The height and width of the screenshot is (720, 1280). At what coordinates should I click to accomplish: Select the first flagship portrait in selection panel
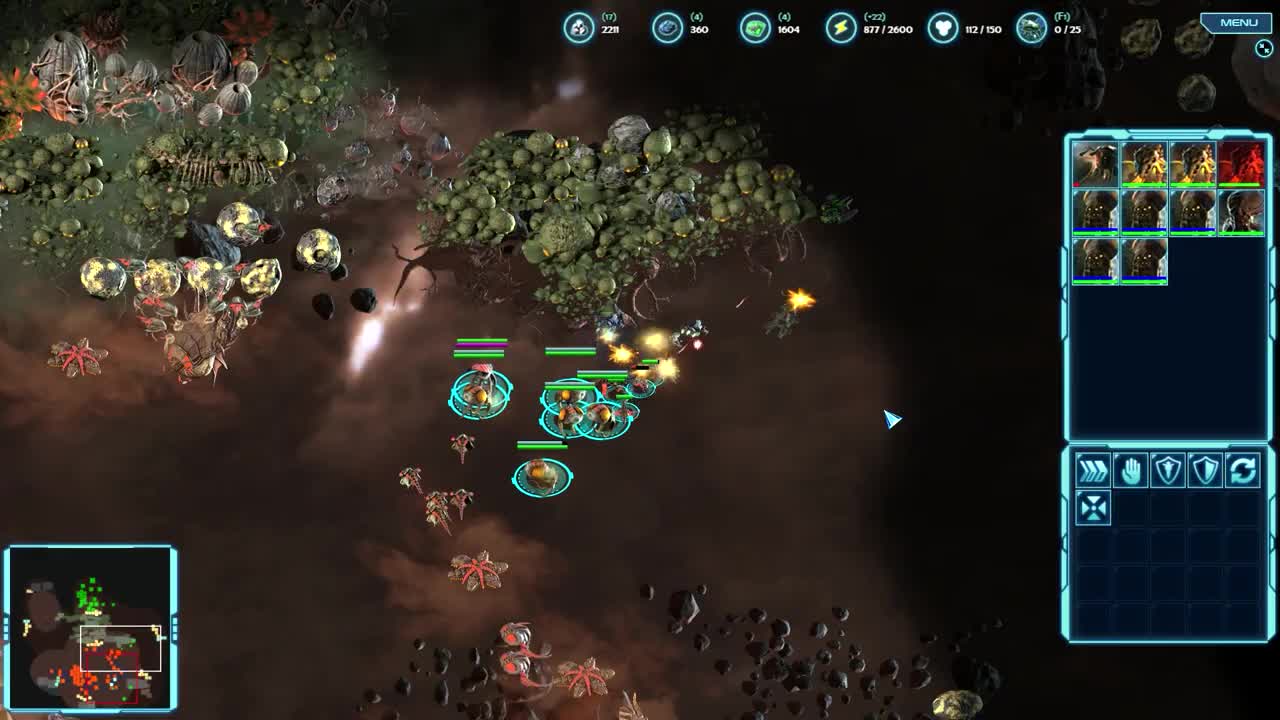click(1096, 165)
